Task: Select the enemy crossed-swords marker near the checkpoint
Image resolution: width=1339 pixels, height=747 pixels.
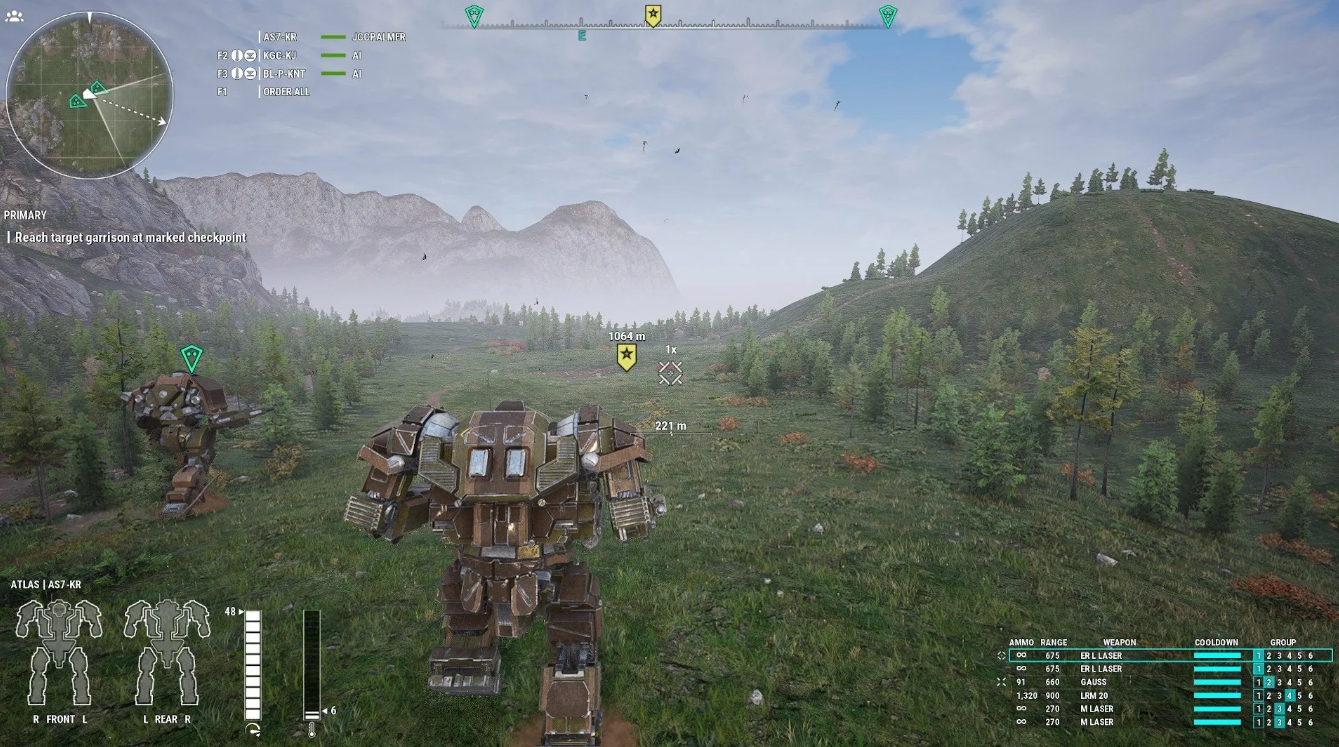Action: (x=671, y=372)
